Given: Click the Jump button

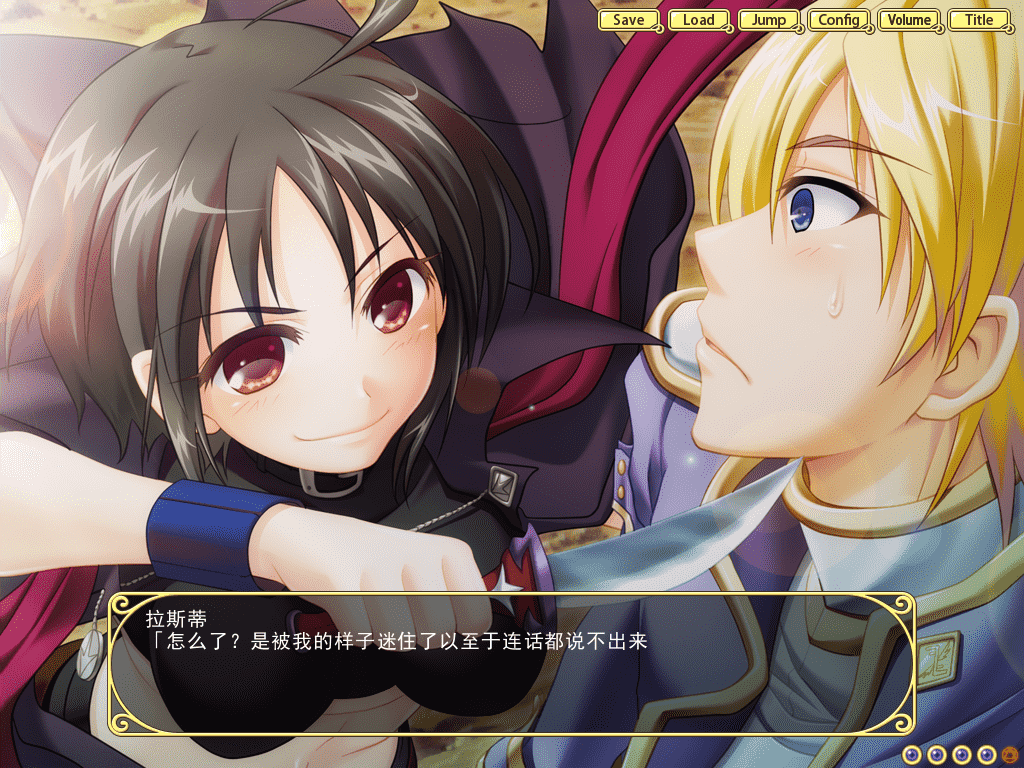Looking at the screenshot, I should click(x=769, y=20).
